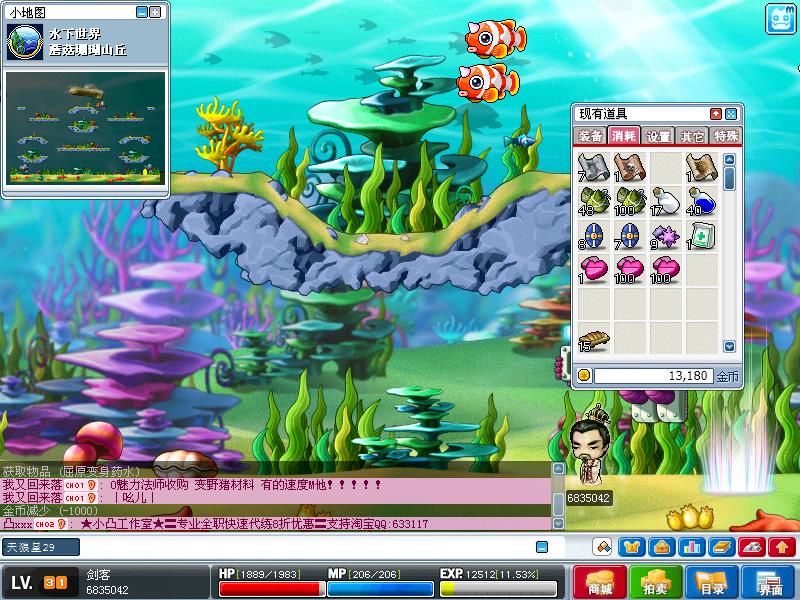Image resolution: width=800 pixels, height=600 pixels.
Task: Minimize the 小地图 minimap window
Action: [141, 13]
